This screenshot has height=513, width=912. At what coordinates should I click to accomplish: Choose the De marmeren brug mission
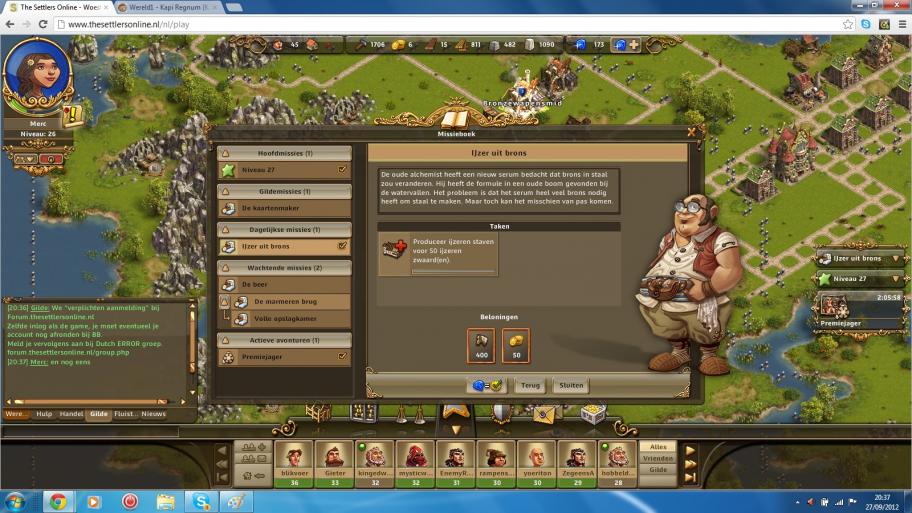(291, 301)
